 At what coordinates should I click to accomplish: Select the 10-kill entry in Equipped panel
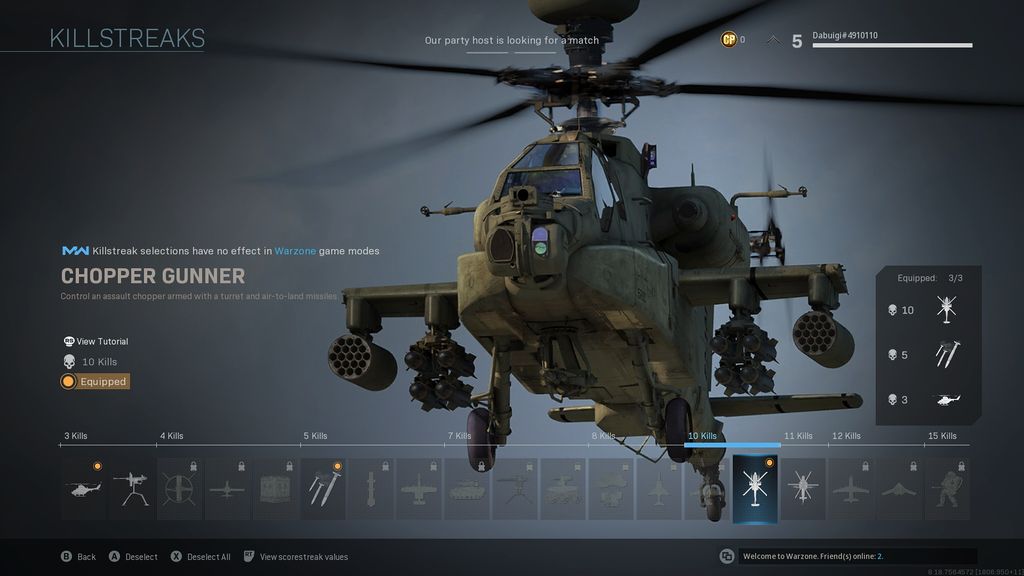pos(928,310)
